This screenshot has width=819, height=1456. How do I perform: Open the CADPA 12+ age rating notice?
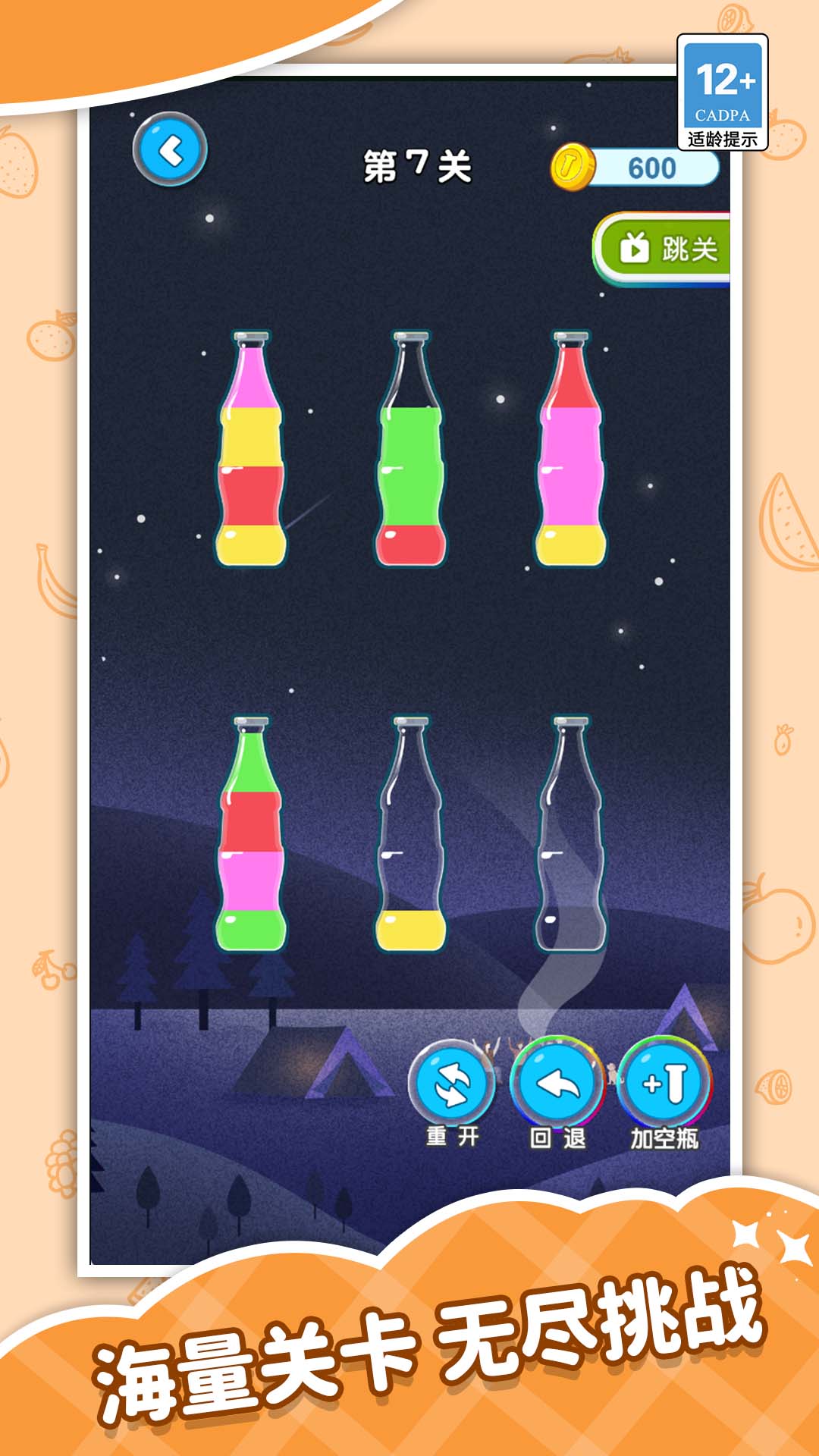pos(722,92)
